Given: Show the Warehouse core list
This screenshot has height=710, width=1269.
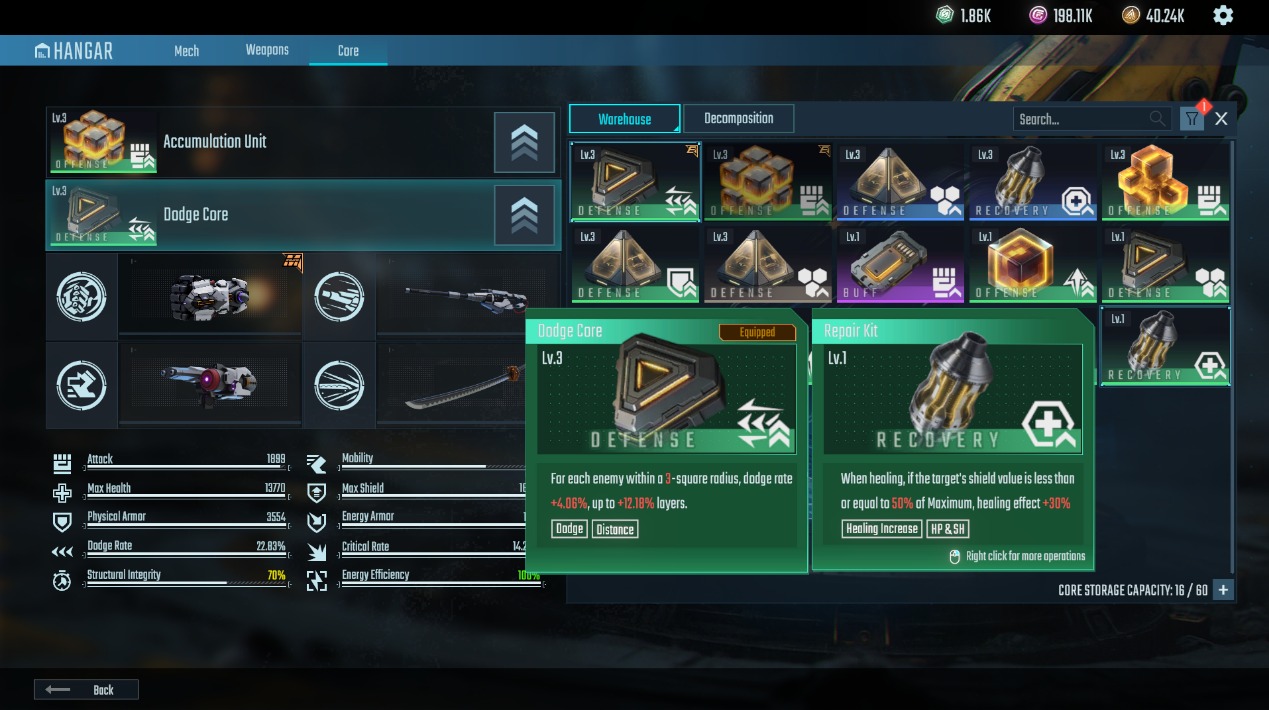Looking at the screenshot, I should tap(624, 119).
